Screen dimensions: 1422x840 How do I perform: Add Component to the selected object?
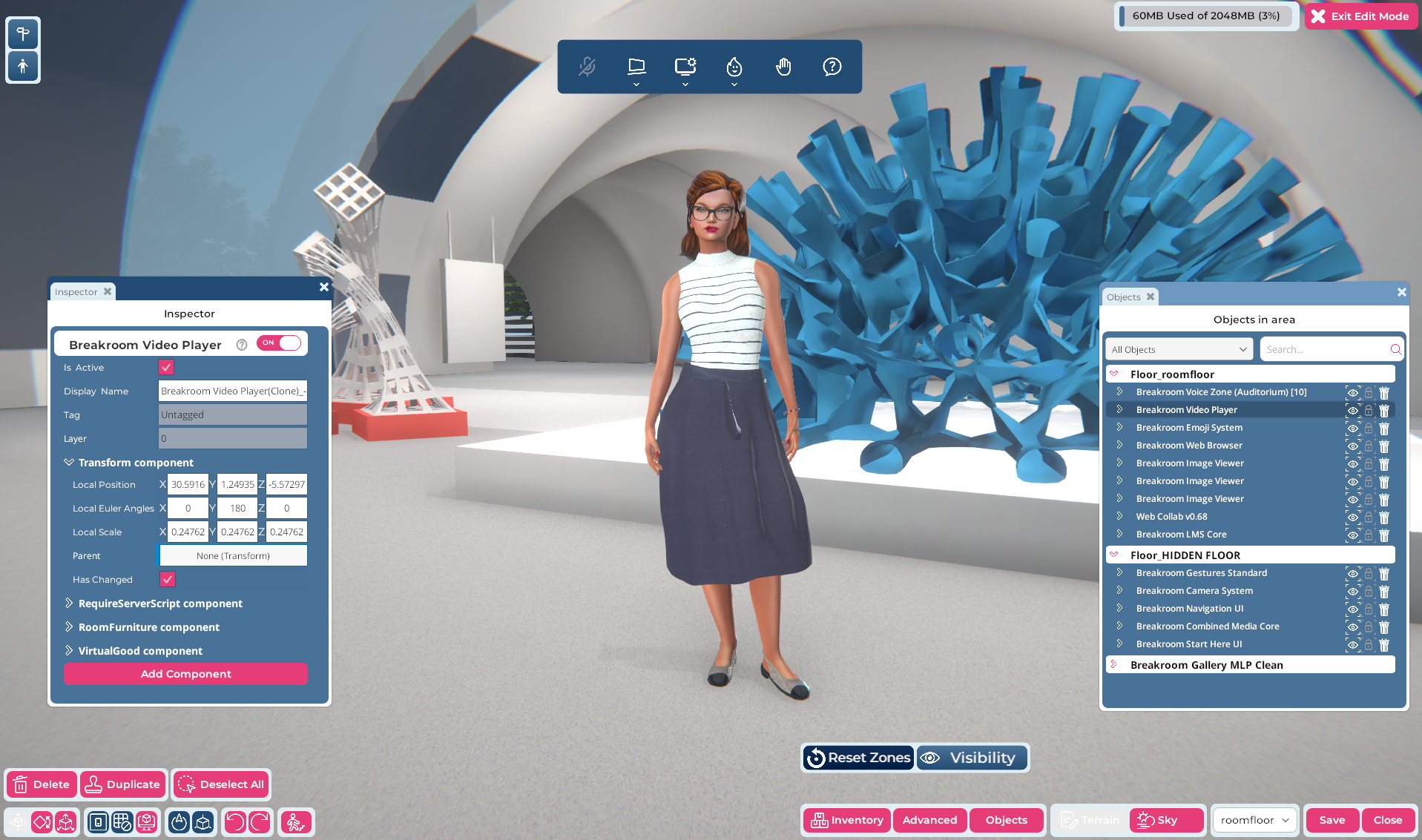click(x=185, y=674)
